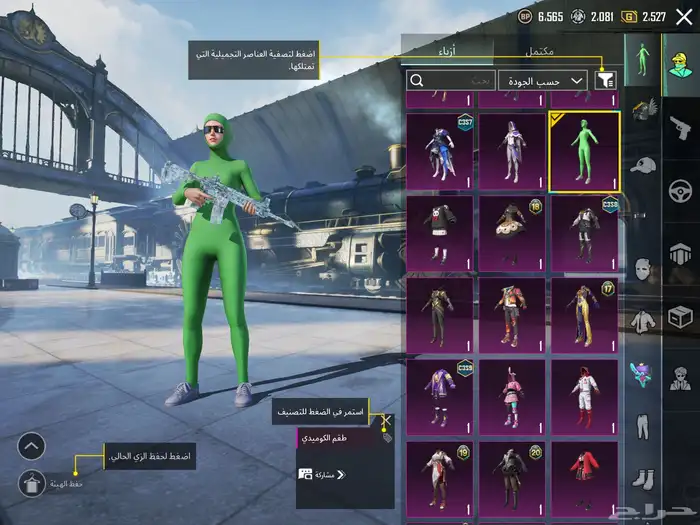The image size is (700, 525).
Task: Share the outfit via مشاركة
Action: click(x=322, y=474)
